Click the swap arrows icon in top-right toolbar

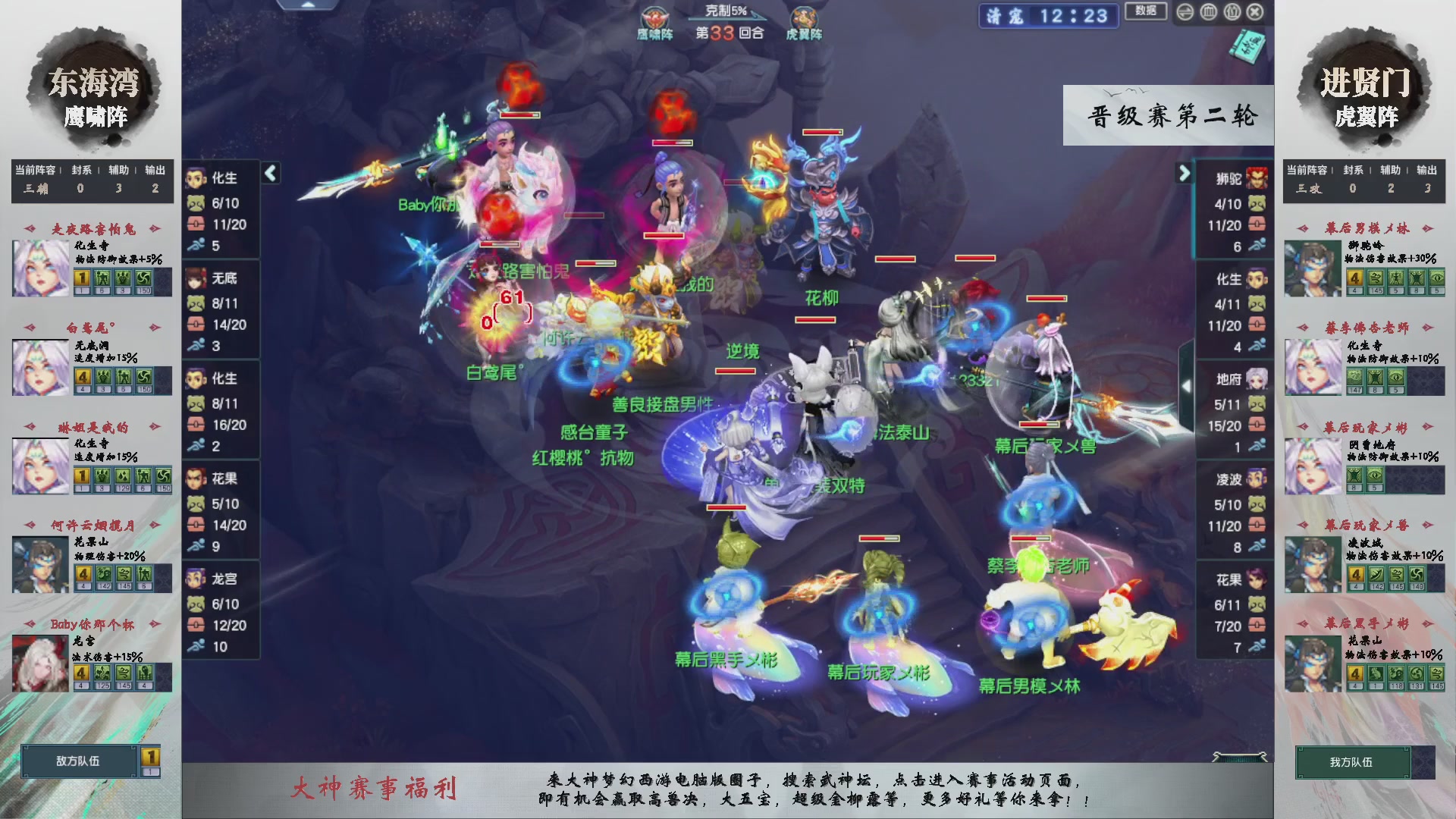[1185, 12]
